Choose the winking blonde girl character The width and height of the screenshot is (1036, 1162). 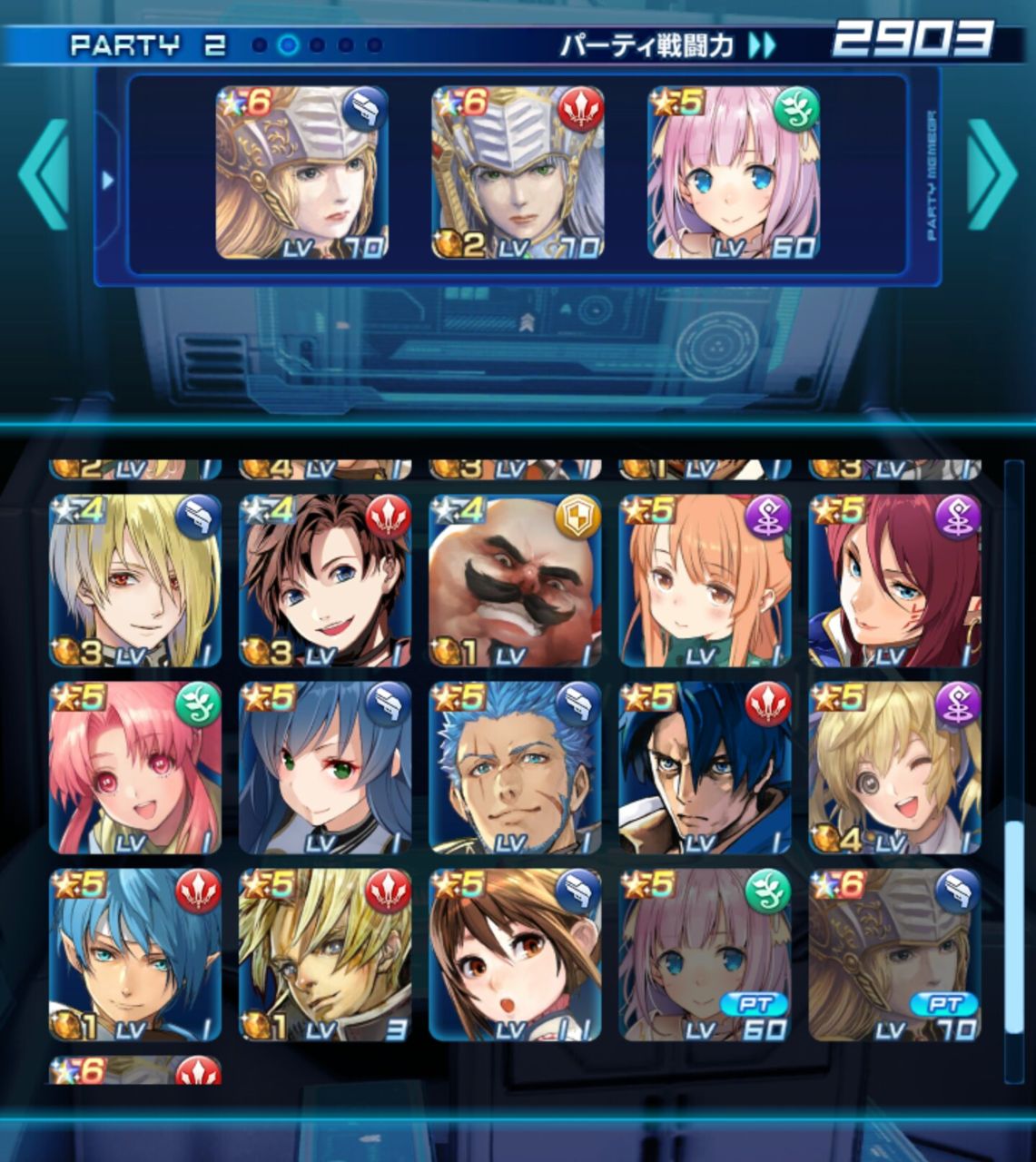tap(894, 768)
